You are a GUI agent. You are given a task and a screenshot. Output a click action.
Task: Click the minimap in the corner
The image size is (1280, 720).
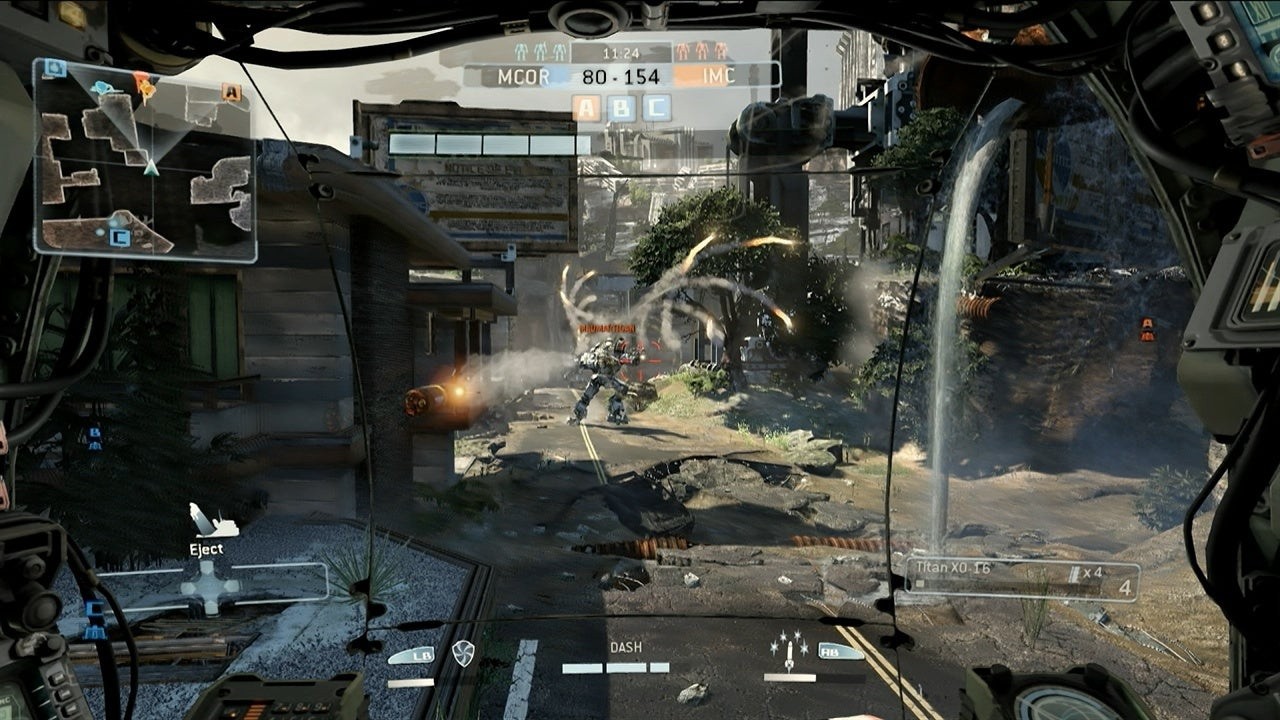(x=145, y=160)
